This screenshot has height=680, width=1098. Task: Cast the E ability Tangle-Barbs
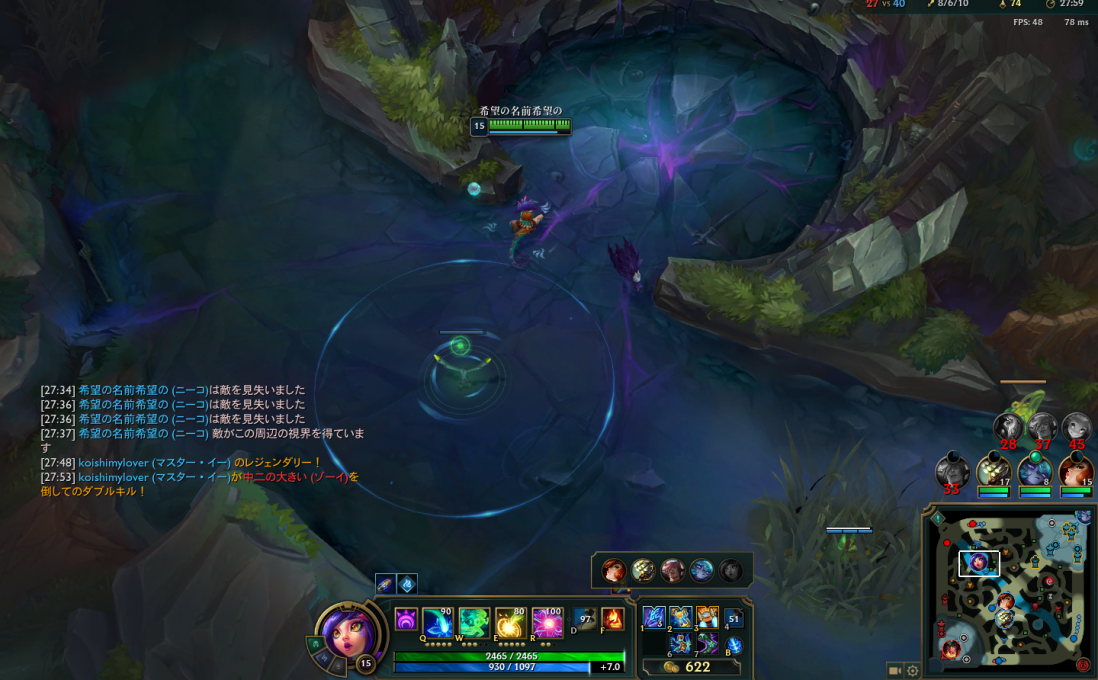tap(510, 623)
